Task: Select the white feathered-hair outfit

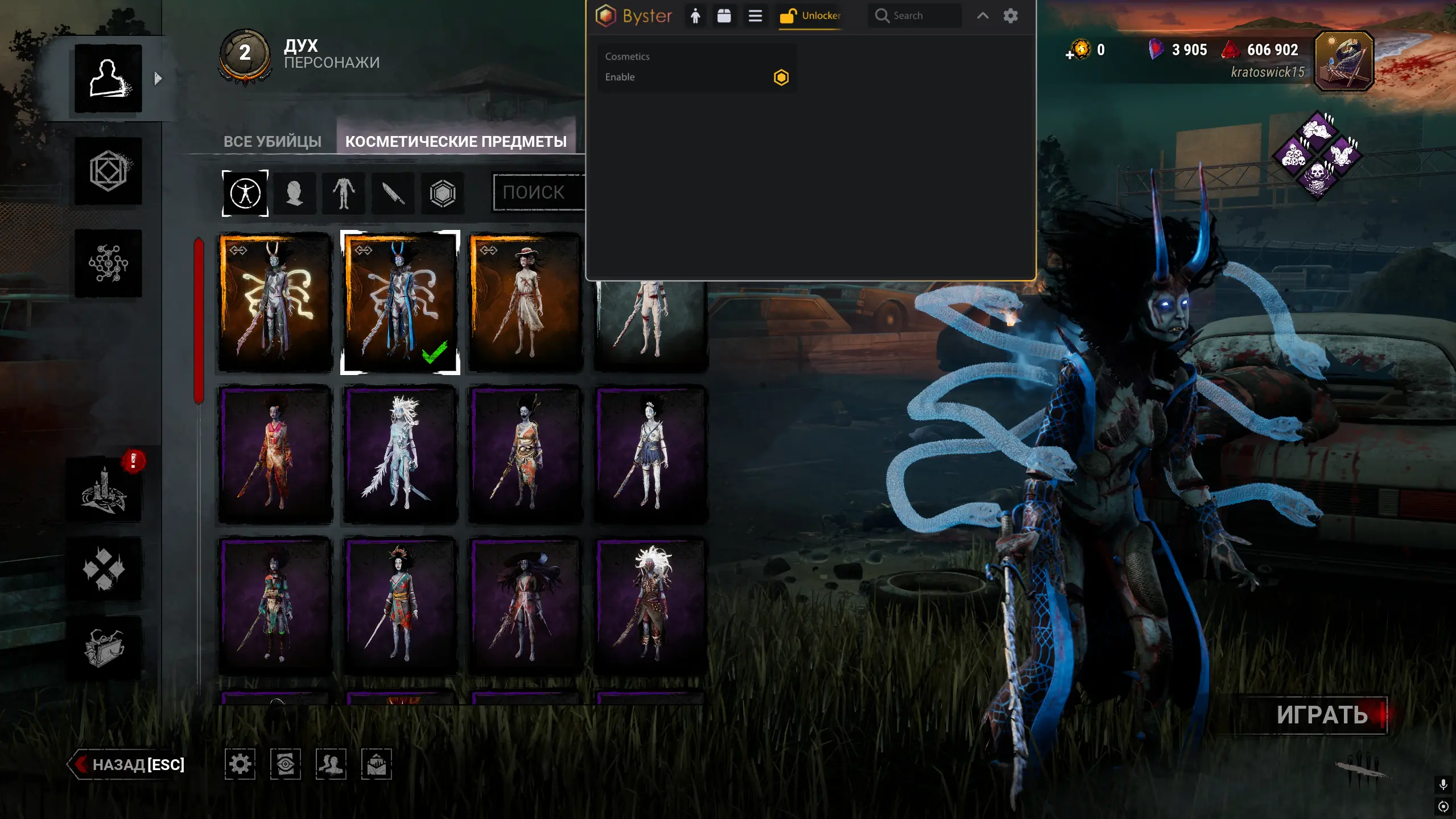Action: [400, 454]
